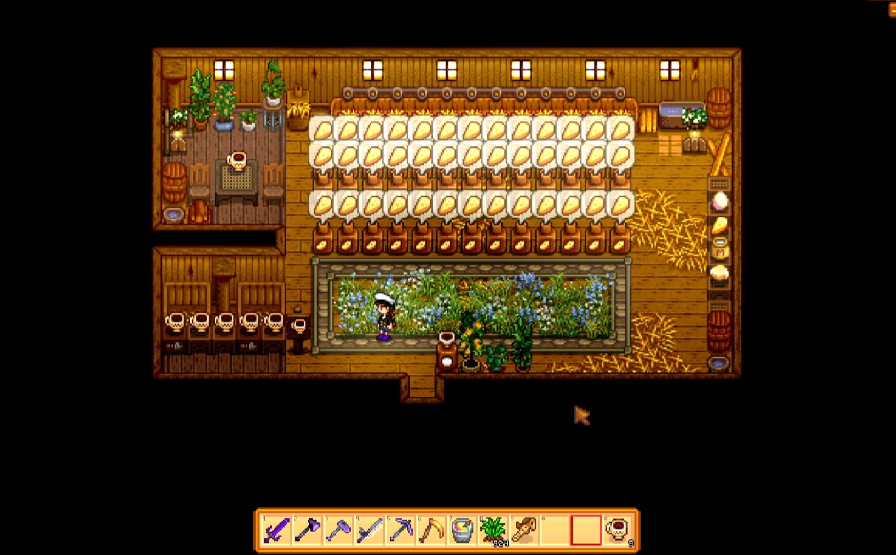Click the red-highlighted empty hotbar slot
The width and height of the screenshot is (896, 555).
tap(586, 530)
